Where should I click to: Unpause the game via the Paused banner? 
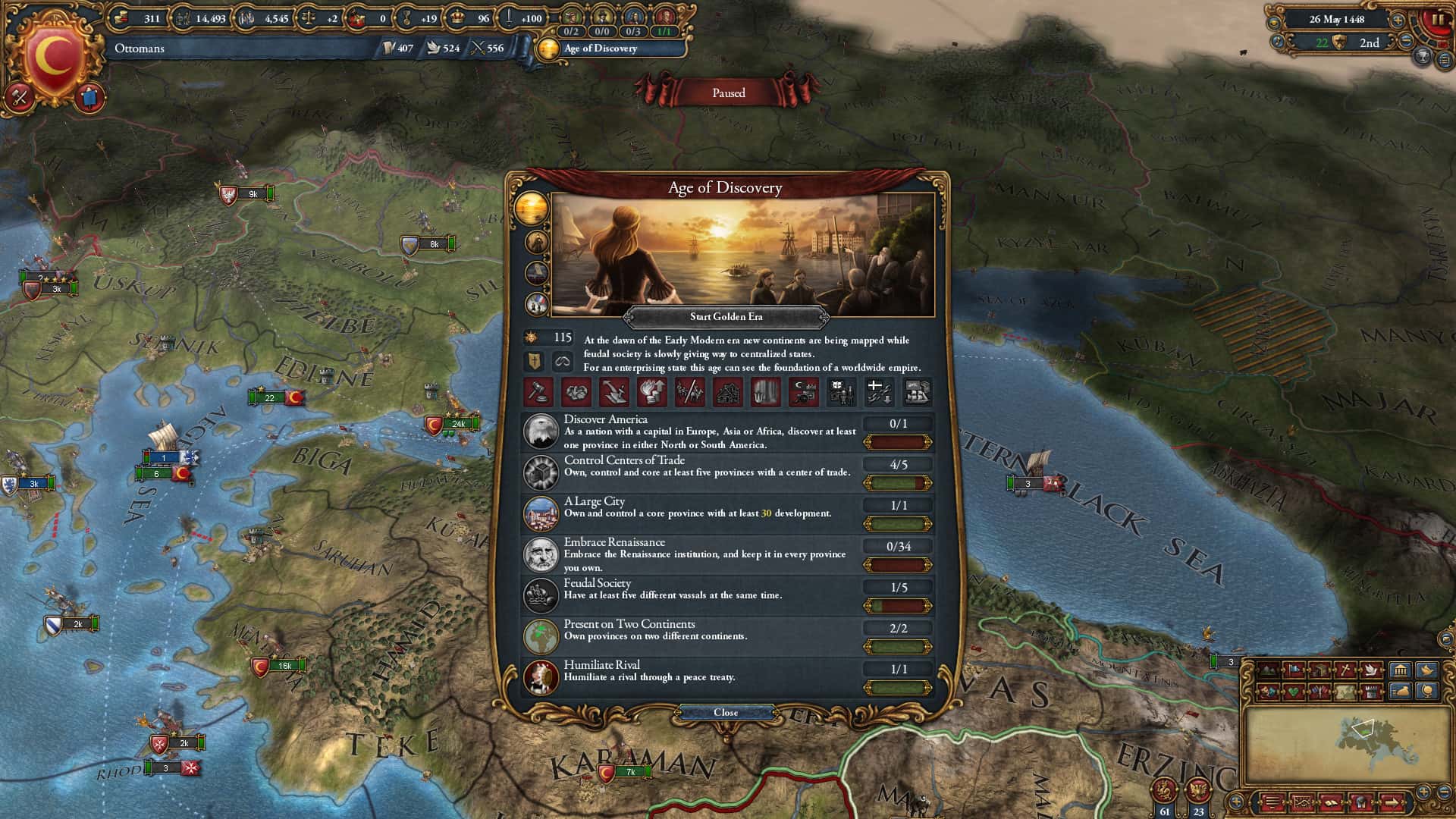(728, 93)
